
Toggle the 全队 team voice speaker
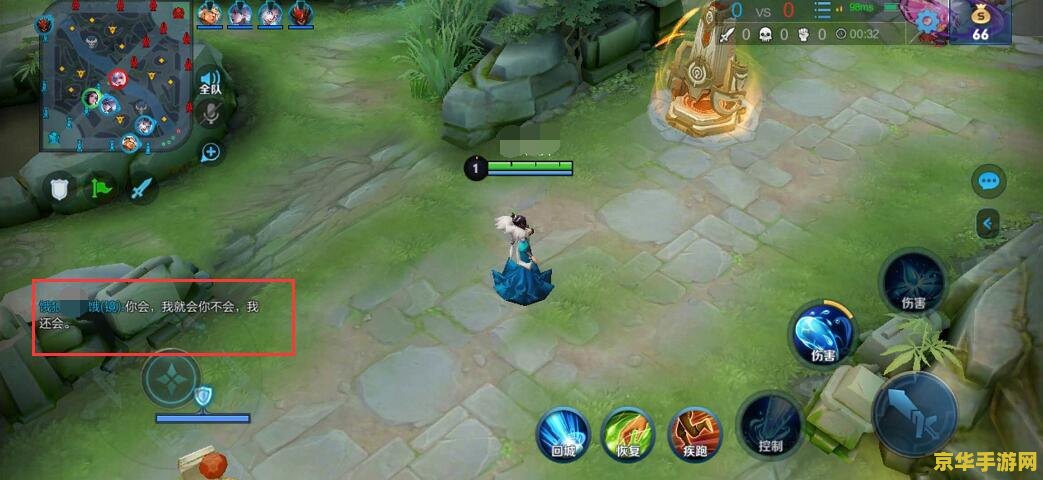pyautogui.click(x=210, y=82)
